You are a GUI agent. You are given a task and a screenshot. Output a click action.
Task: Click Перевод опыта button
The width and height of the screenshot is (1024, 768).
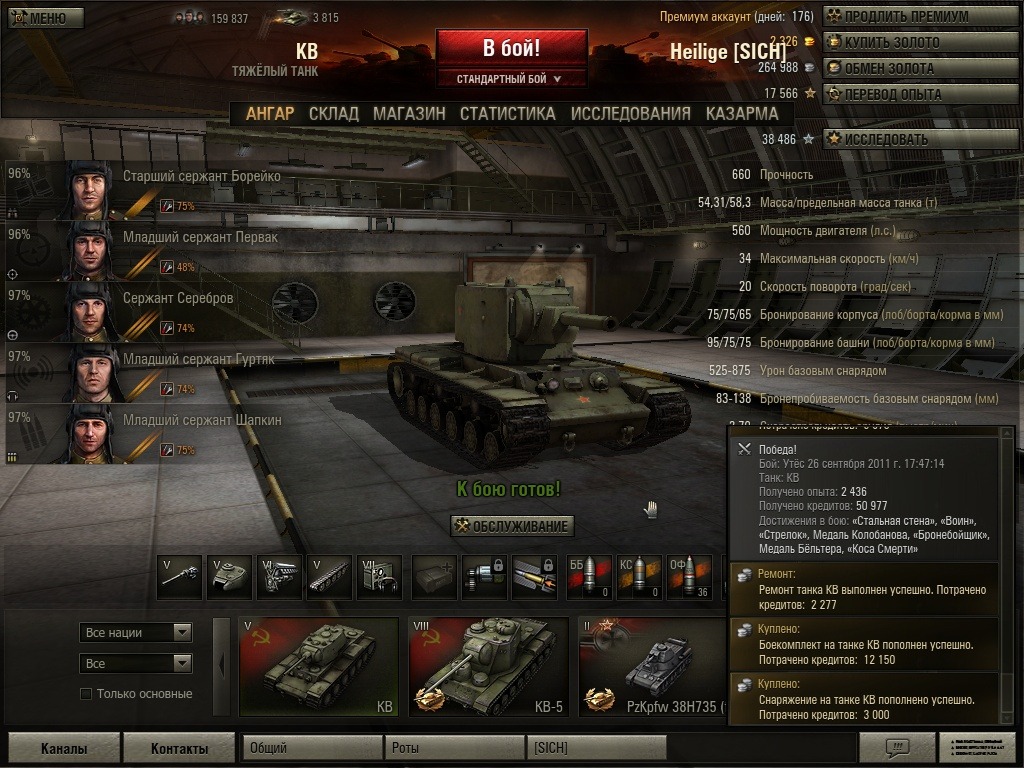click(907, 95)
